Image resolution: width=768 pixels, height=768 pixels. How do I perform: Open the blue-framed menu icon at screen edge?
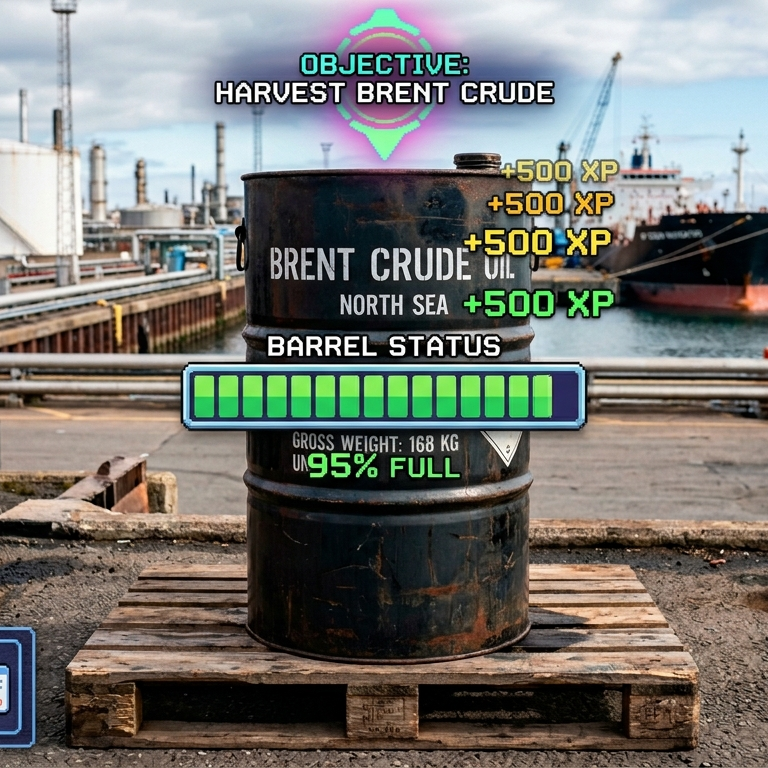(x=14, y=687)
